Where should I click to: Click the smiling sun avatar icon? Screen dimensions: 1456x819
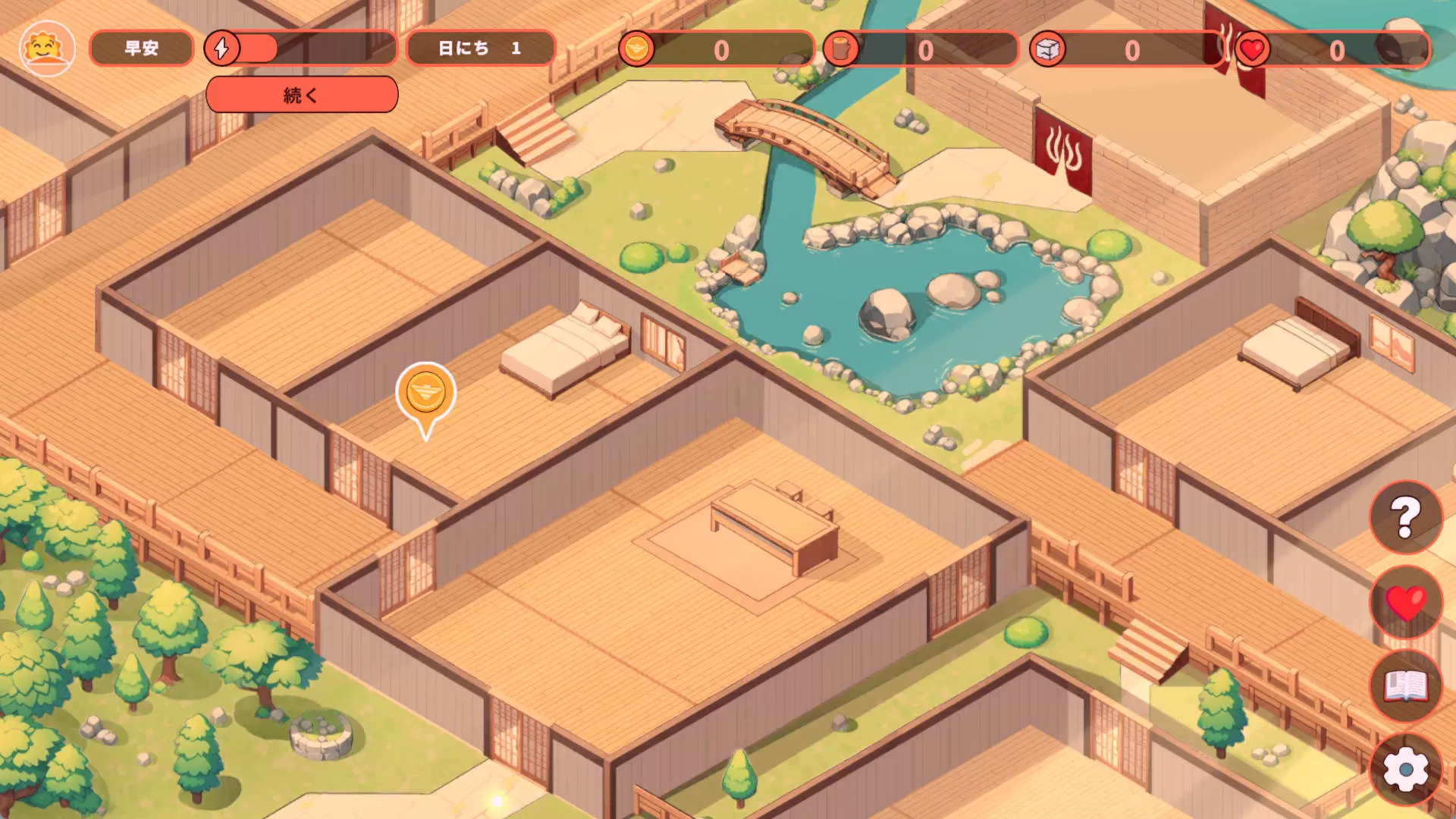[x=47, y=49]
